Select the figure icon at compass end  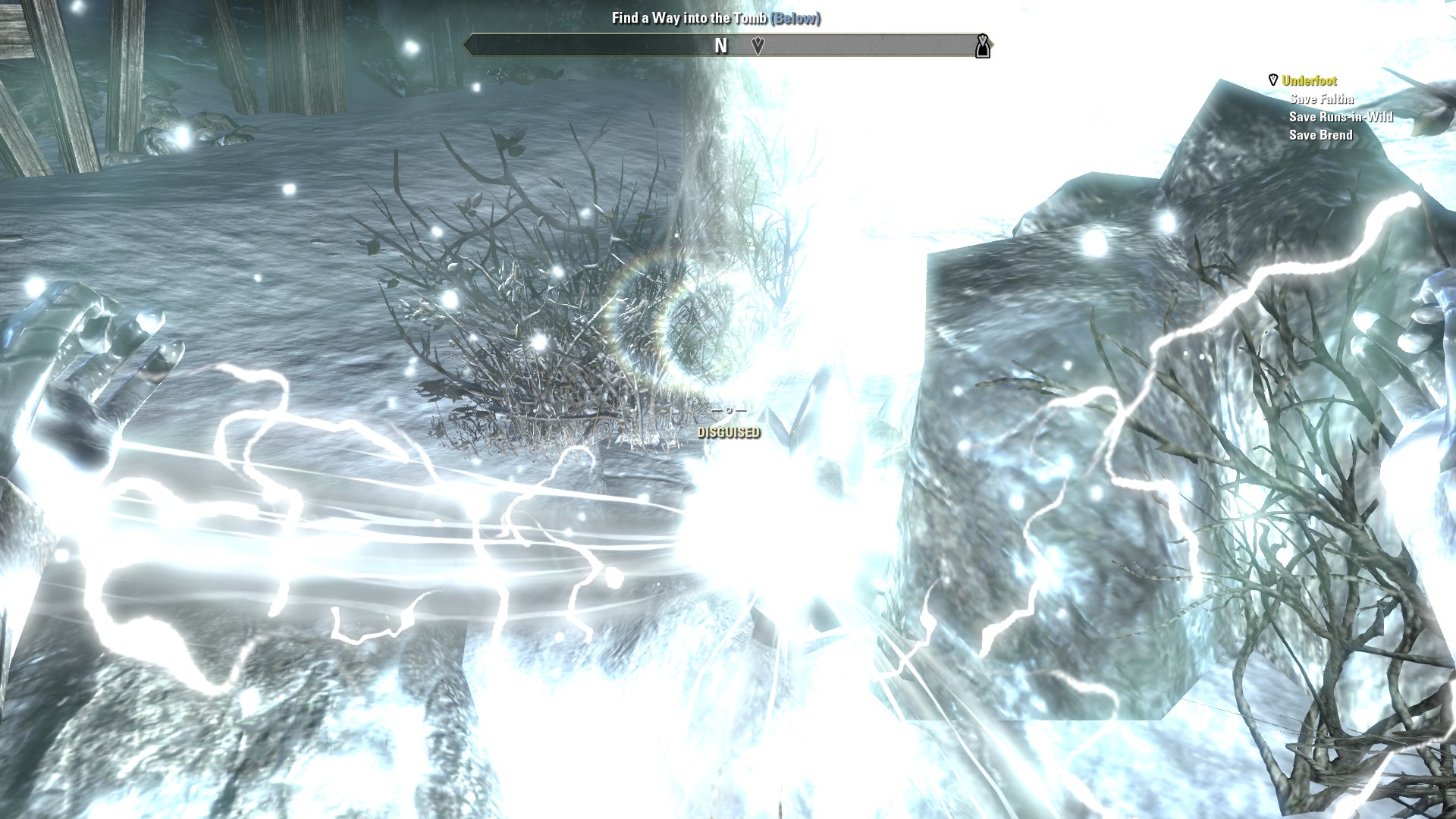[983, 46]
